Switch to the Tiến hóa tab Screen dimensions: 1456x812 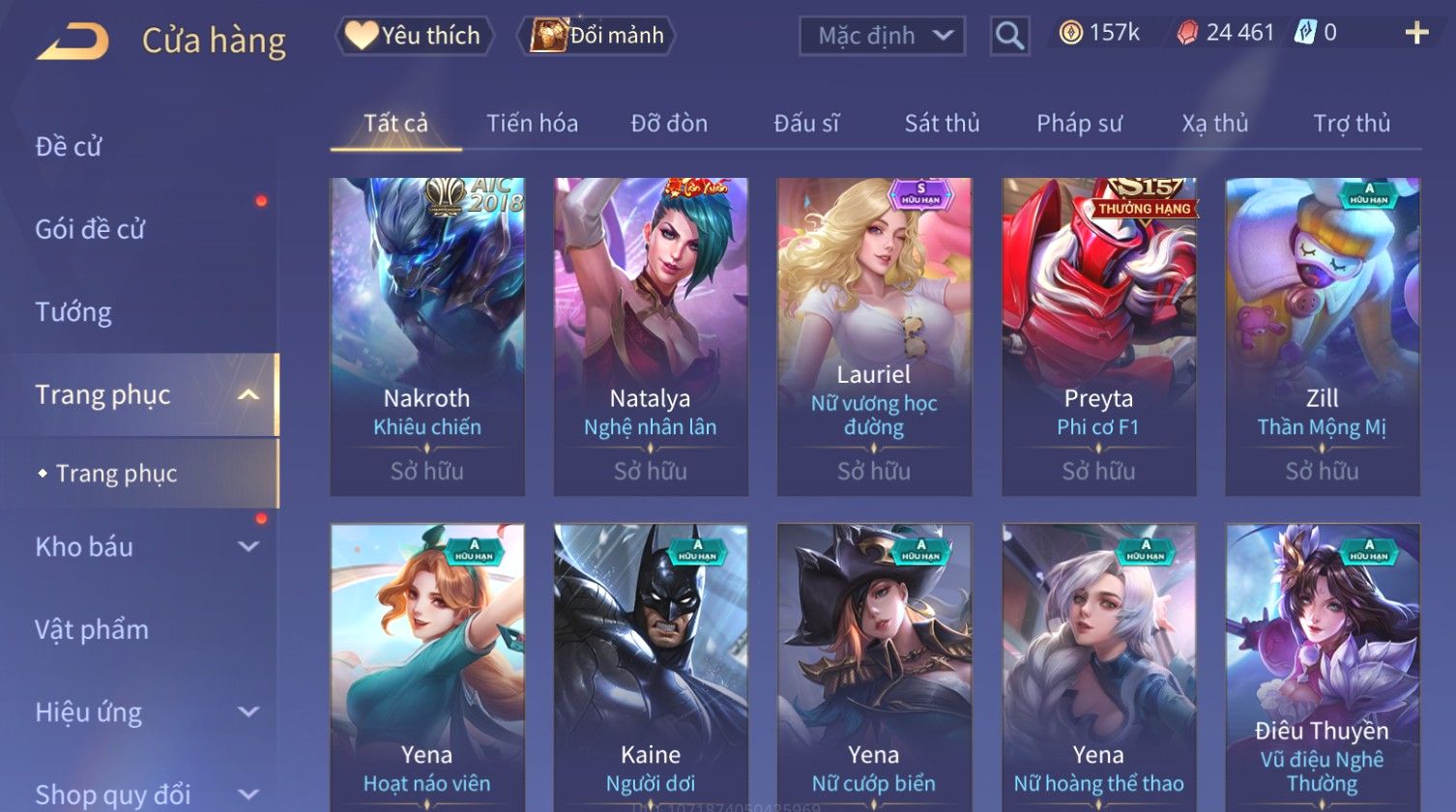[532, 124]
